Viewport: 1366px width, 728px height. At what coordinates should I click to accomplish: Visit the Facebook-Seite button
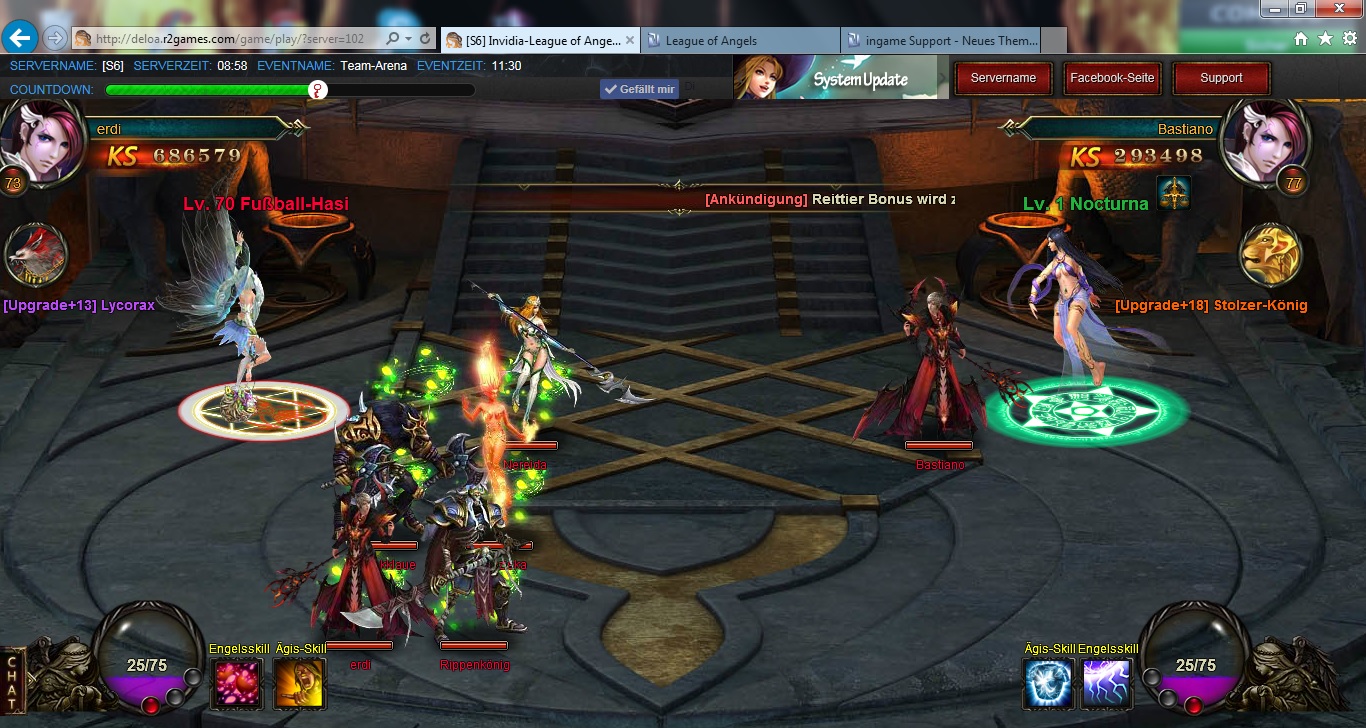[x=1112, y=78]
